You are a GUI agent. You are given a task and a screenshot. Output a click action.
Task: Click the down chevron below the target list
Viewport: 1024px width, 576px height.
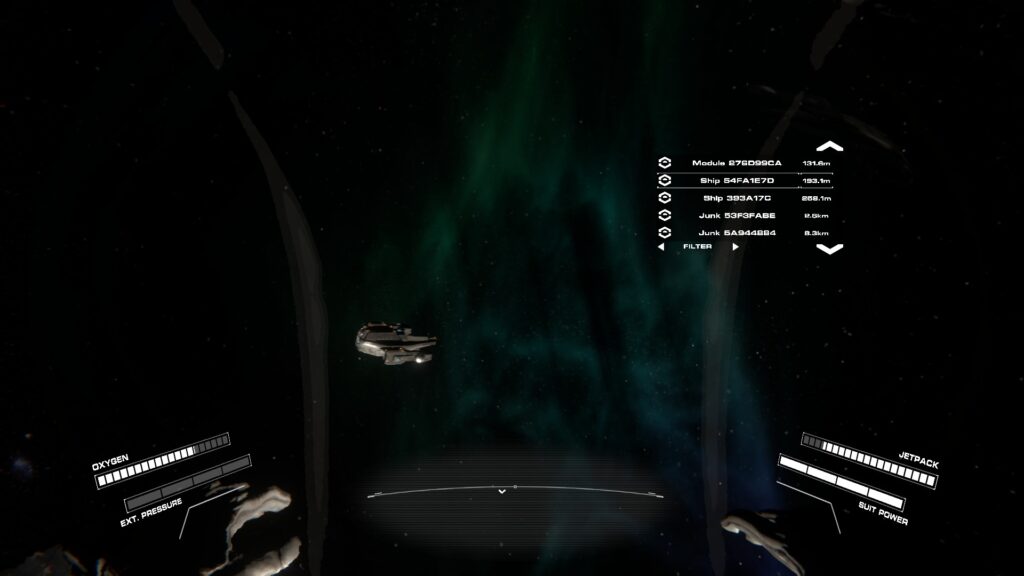coord(829,249)
